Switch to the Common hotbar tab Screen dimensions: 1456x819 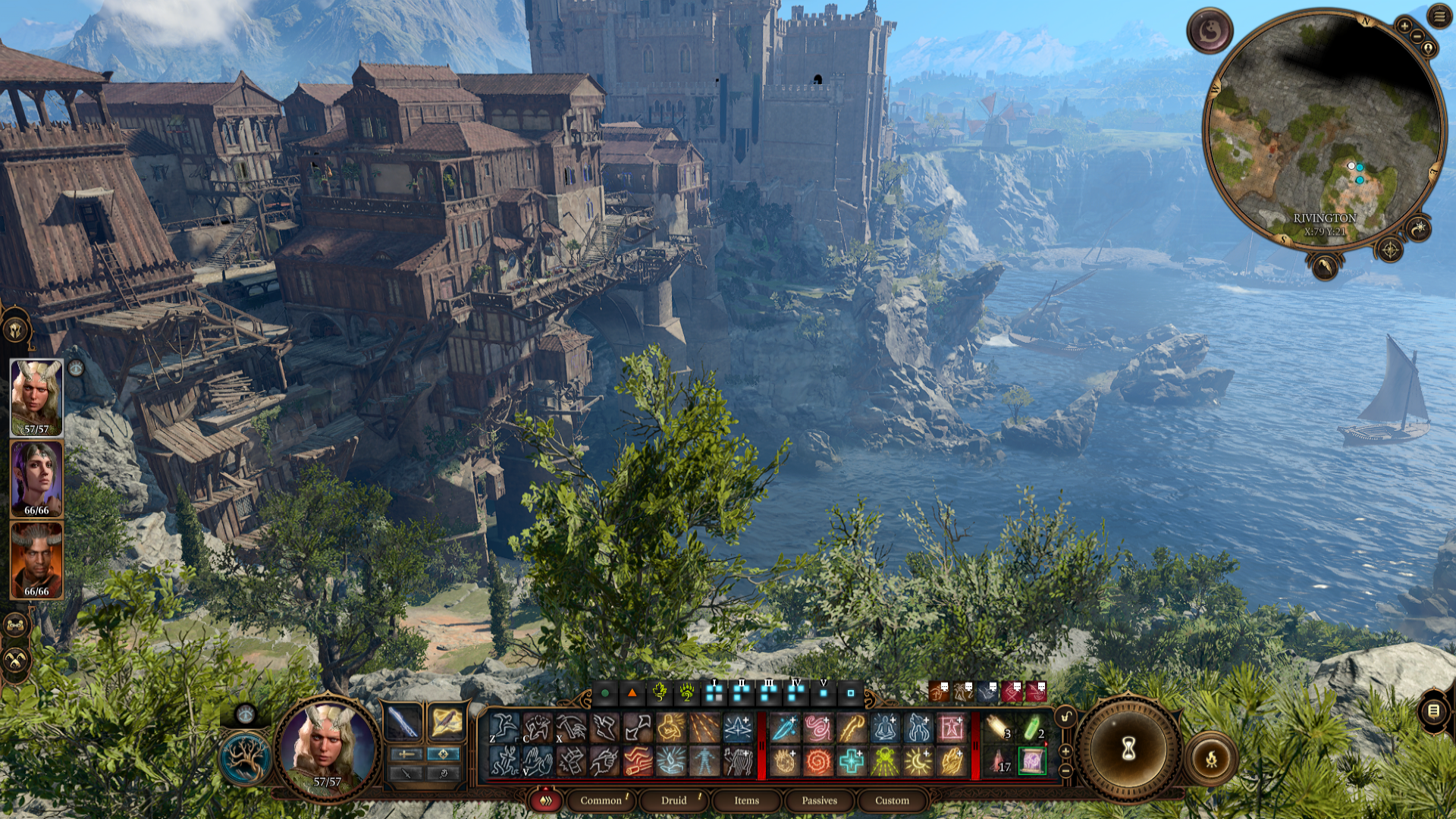click(x=601, y=800)
